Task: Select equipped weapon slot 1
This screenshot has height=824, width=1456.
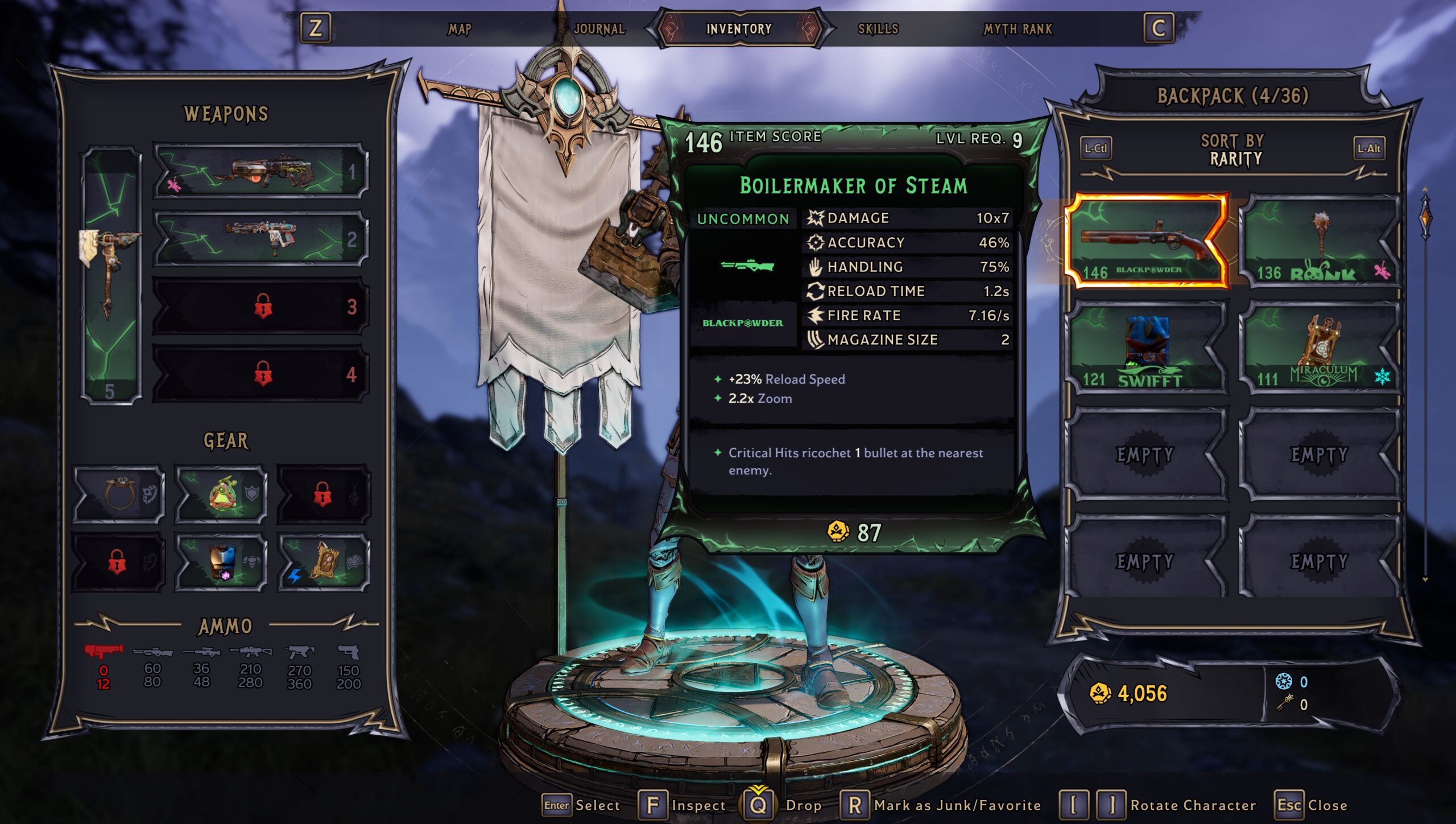Action: pos(260,171)
